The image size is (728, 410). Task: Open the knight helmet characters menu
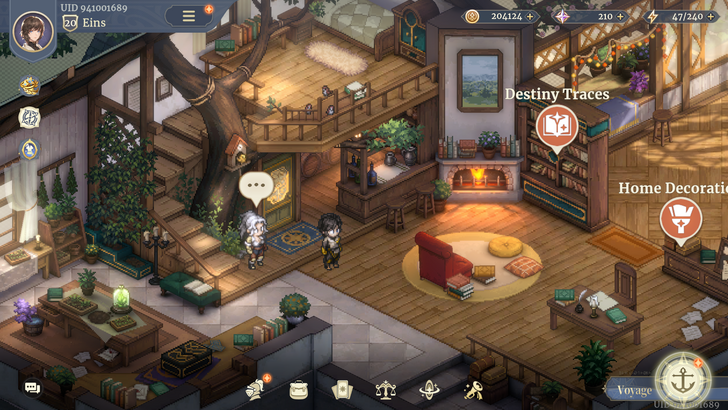[x=253, y=388]
